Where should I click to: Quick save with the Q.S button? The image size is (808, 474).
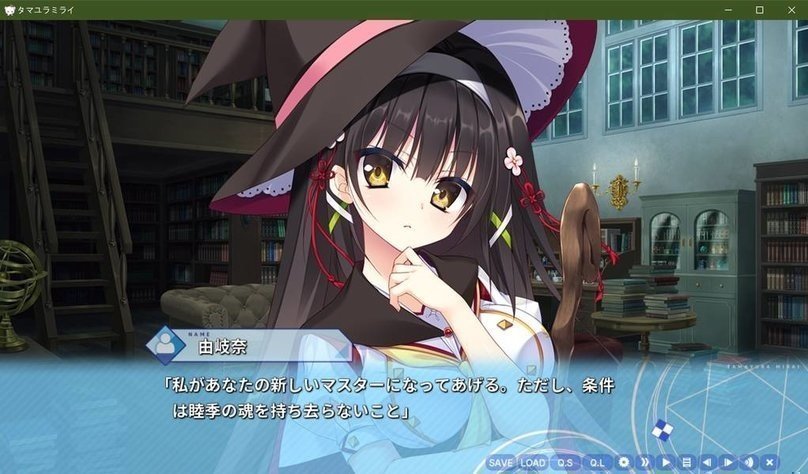tap(565, 463)
